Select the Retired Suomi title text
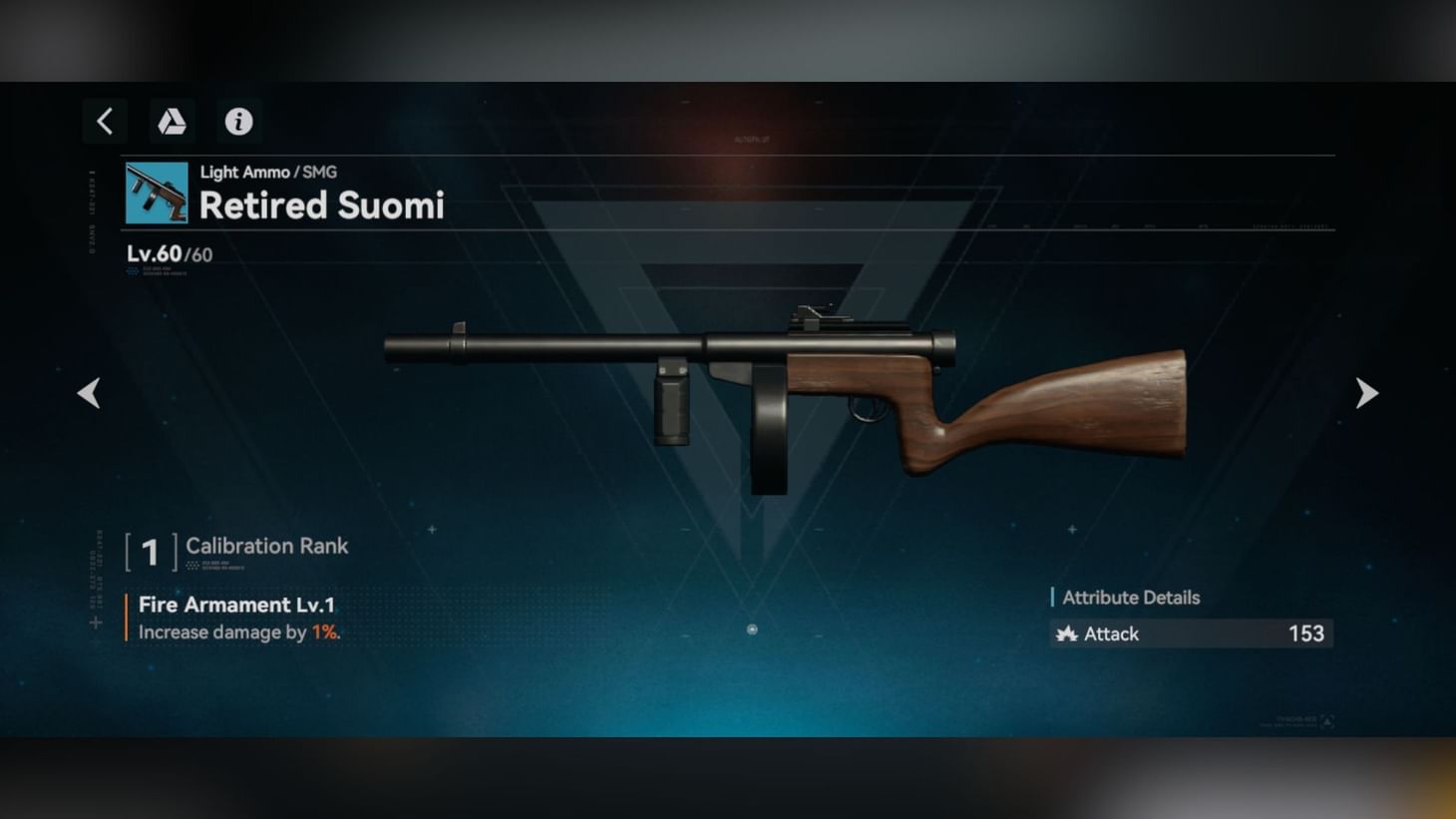1456x819 pixels. [x=322, y=205]
